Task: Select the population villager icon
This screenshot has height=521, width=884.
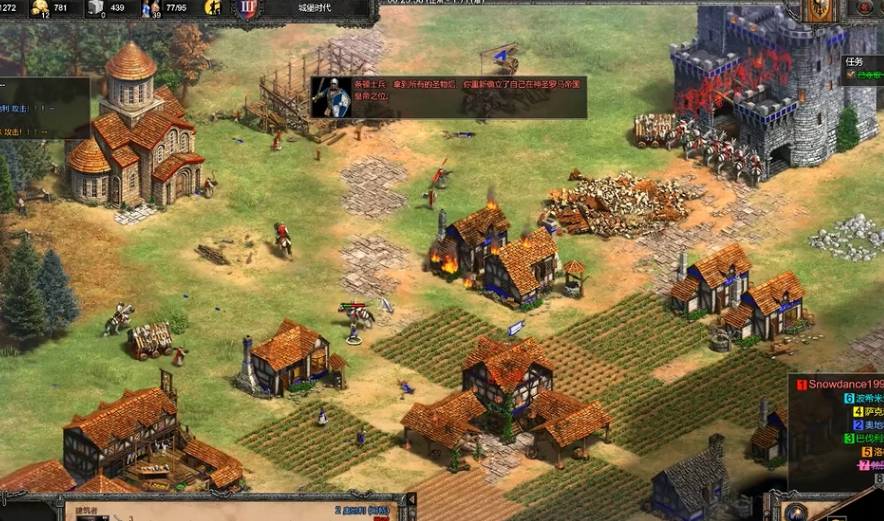Action: coord(152,8)
